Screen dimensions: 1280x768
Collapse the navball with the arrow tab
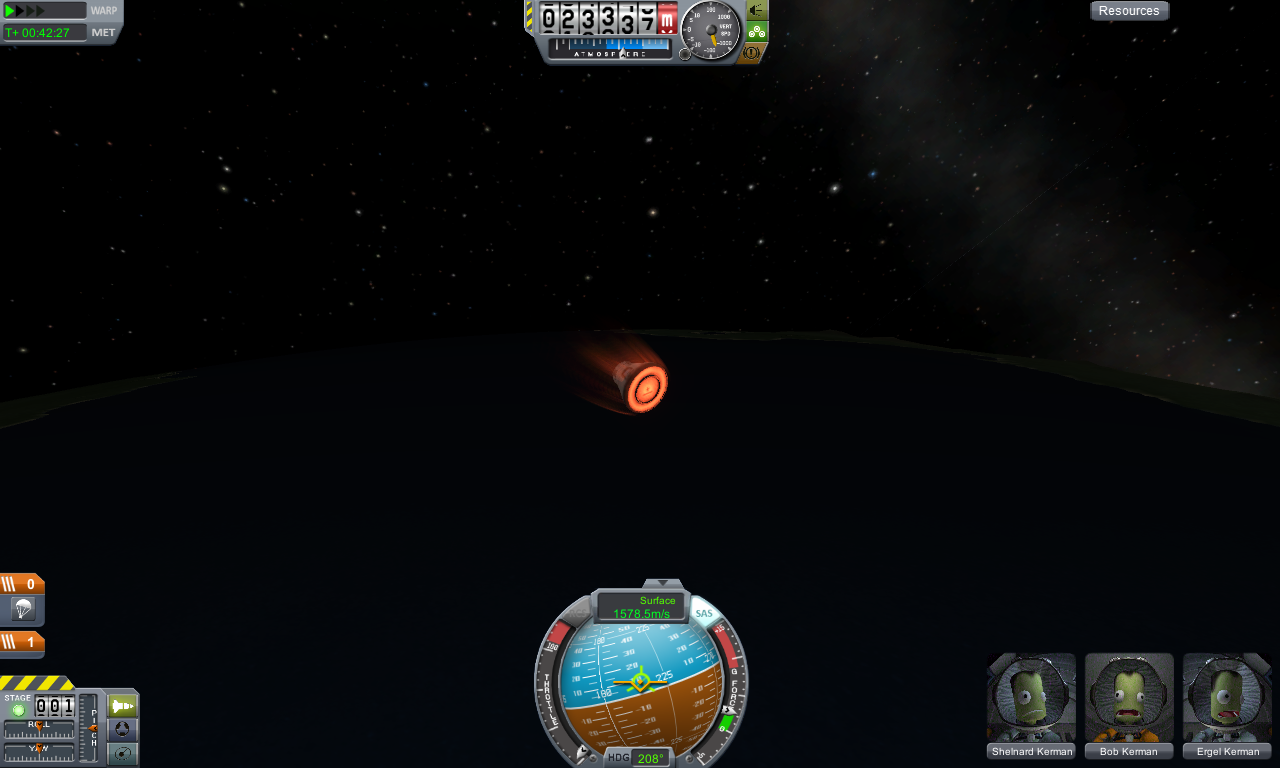[662, 583]
